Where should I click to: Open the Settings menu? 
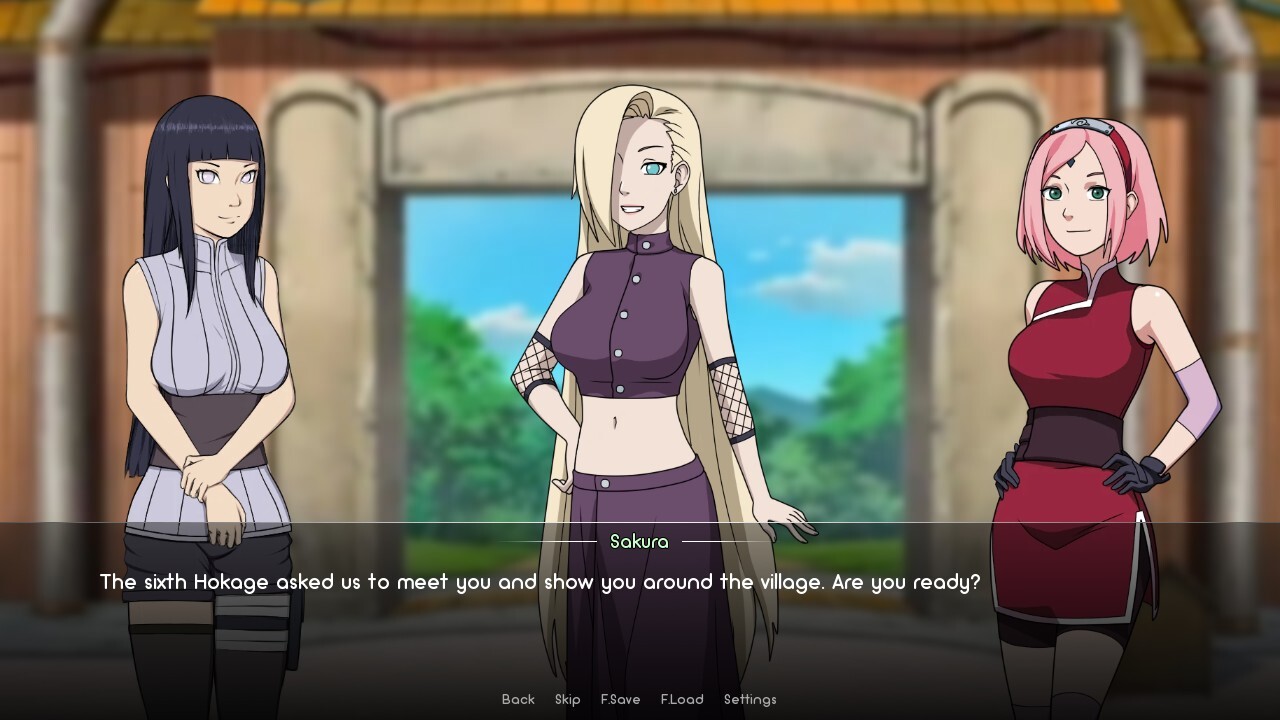(749, 699)
